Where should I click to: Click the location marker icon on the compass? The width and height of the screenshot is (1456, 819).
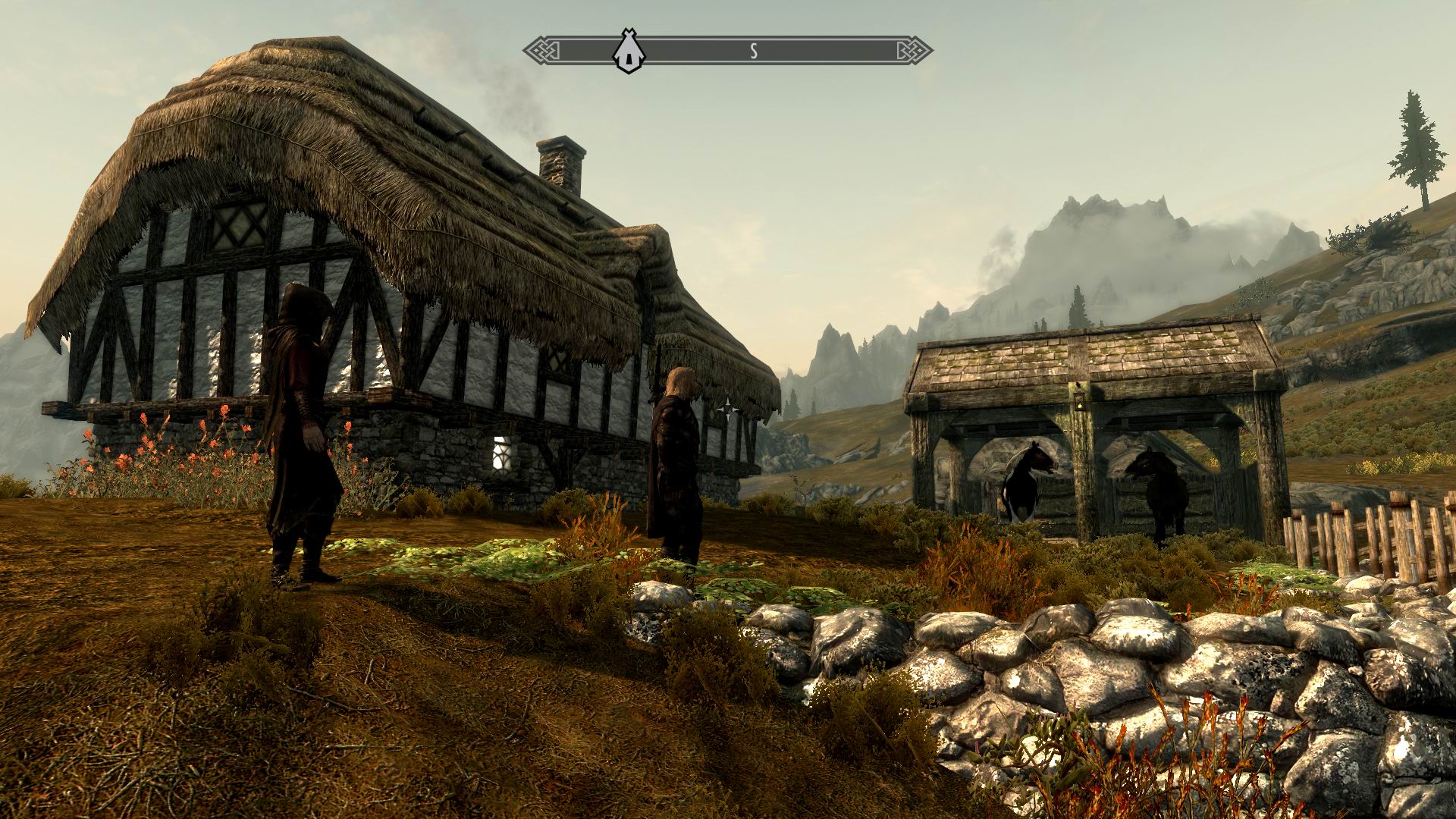[627, 52]
